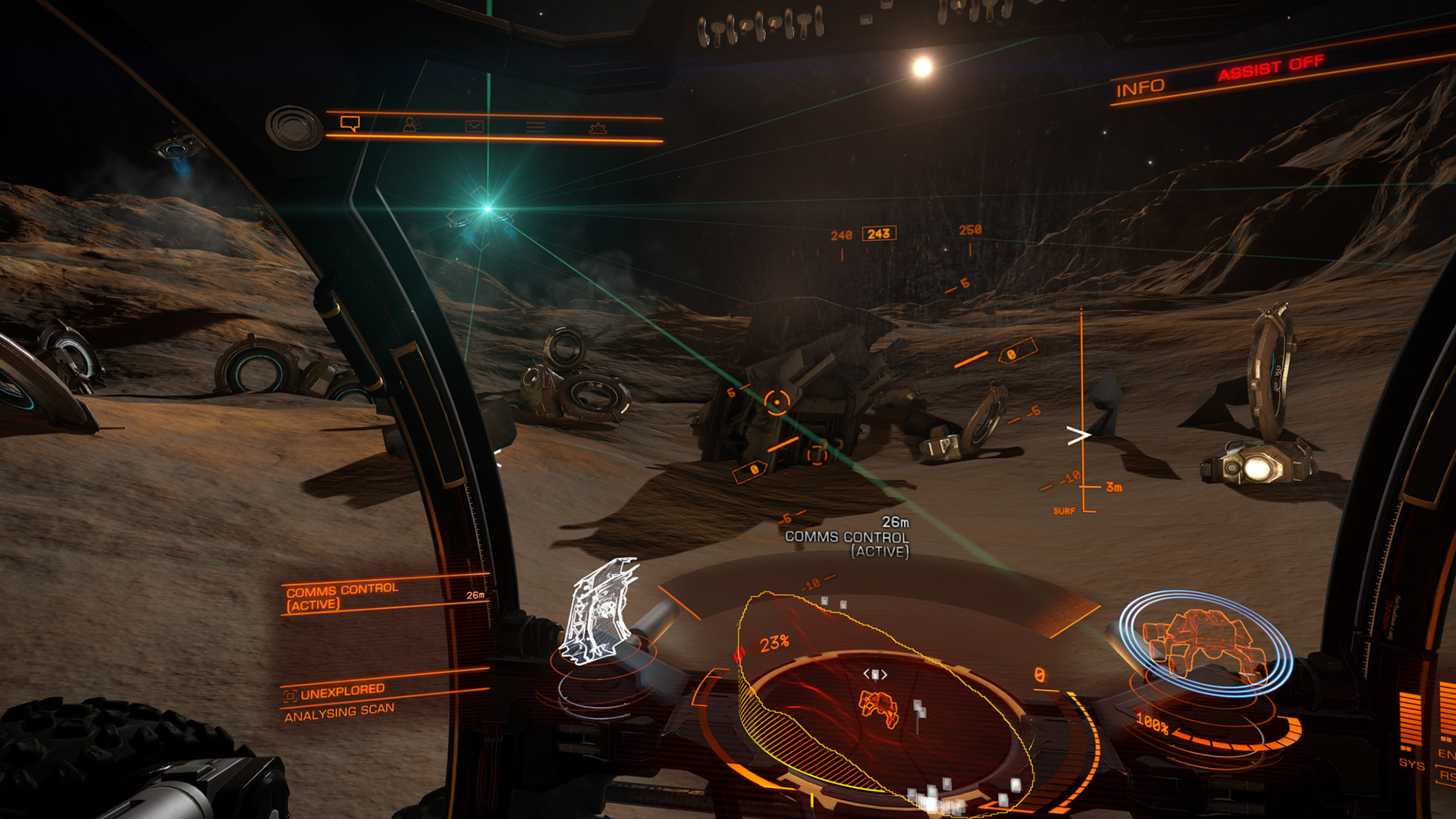
Task: Open the gear settings tab
Action: point(598,128)
